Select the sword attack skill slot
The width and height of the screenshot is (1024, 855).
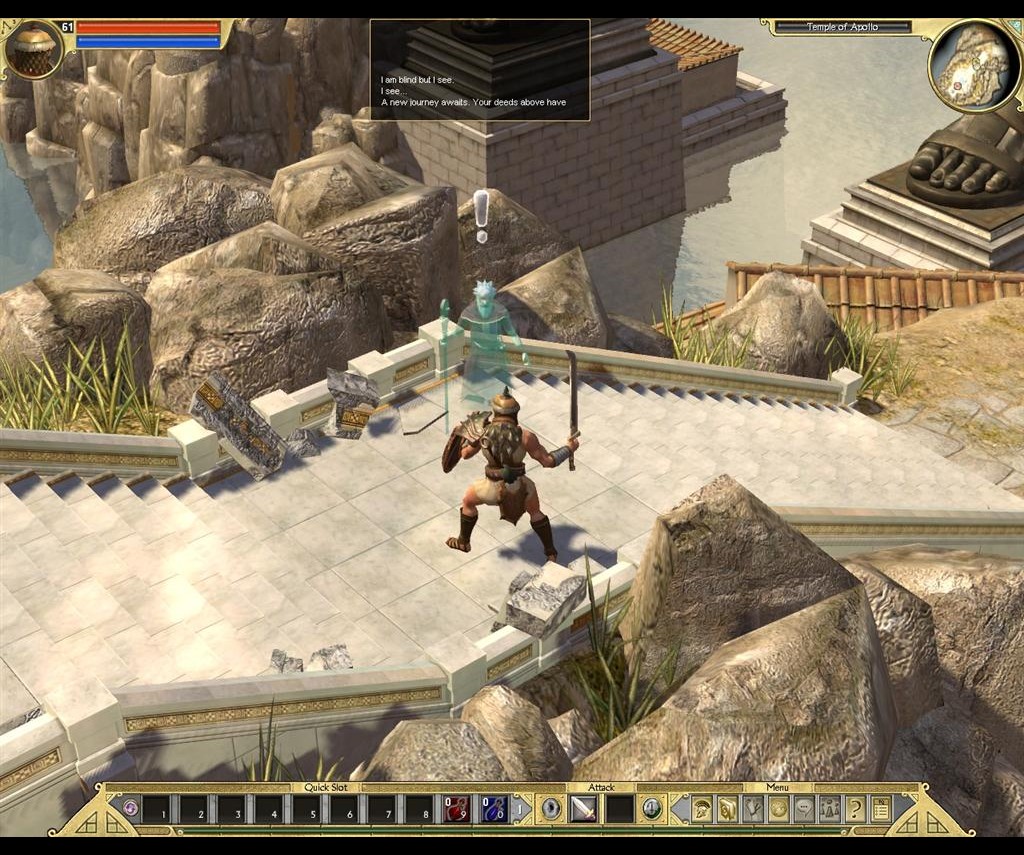tap(583, 808)
